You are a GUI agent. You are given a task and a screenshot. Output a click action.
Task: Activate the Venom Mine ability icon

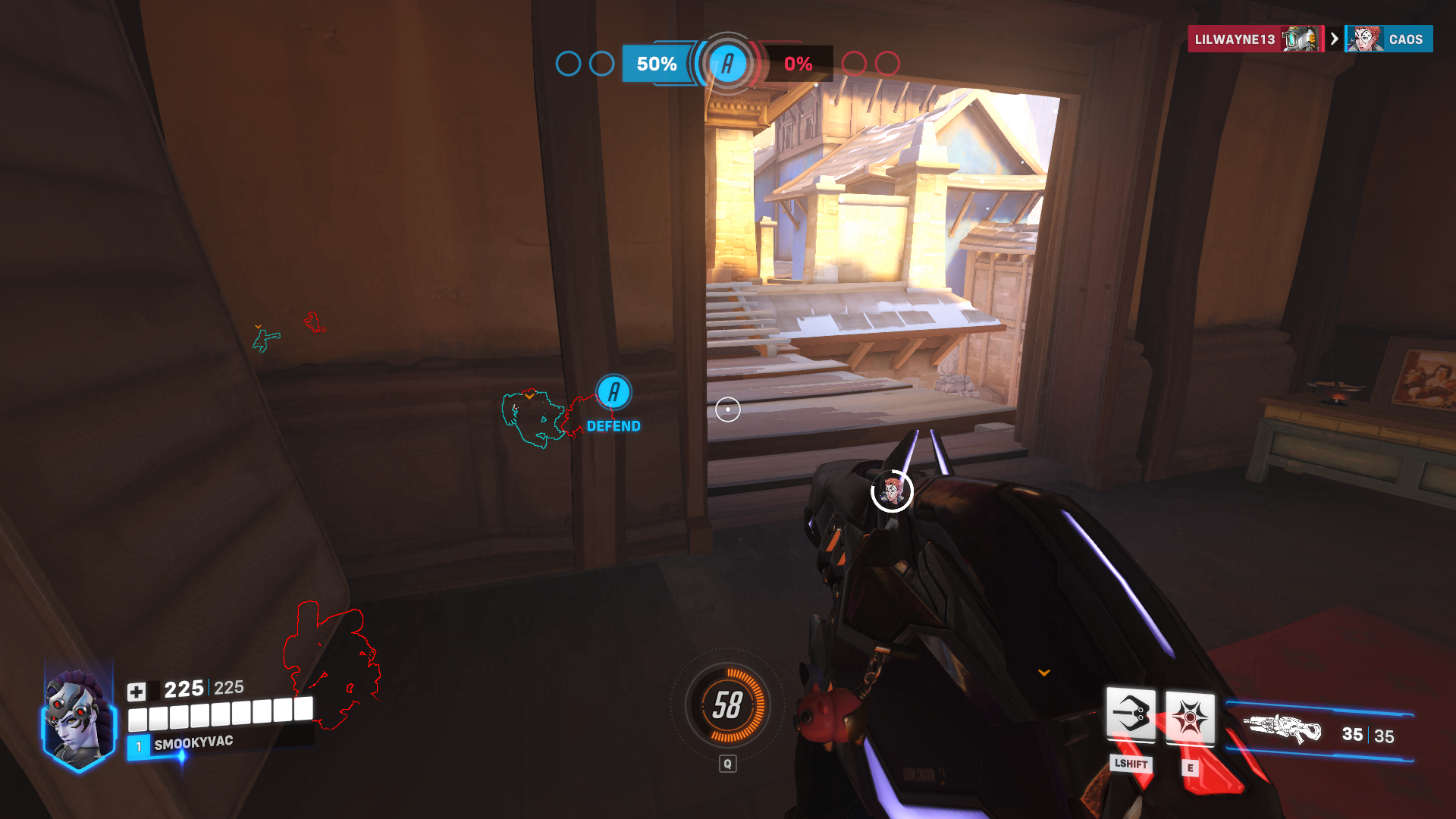[1189, 717]
